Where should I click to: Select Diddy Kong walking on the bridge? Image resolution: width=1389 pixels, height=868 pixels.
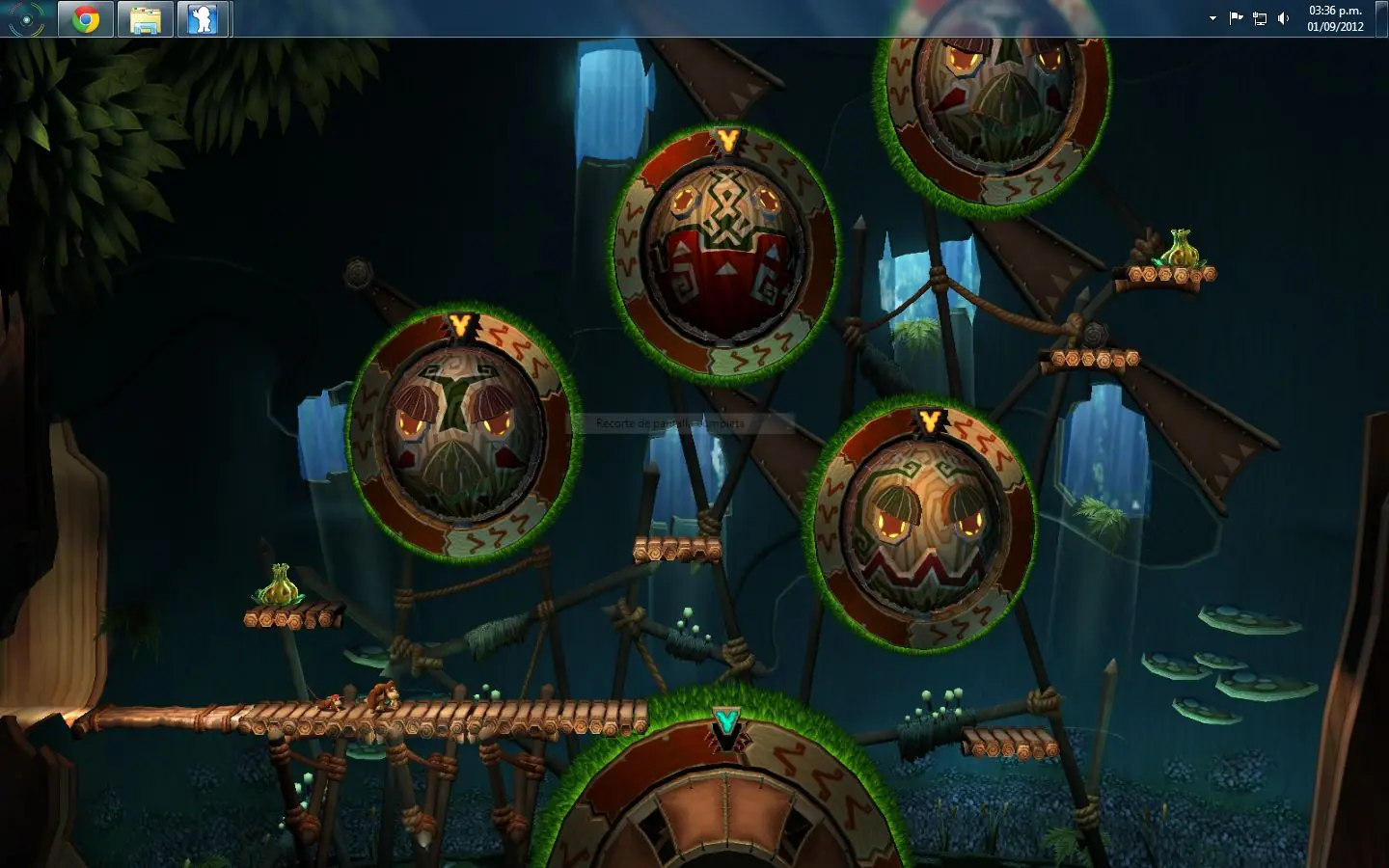point(332,702)
